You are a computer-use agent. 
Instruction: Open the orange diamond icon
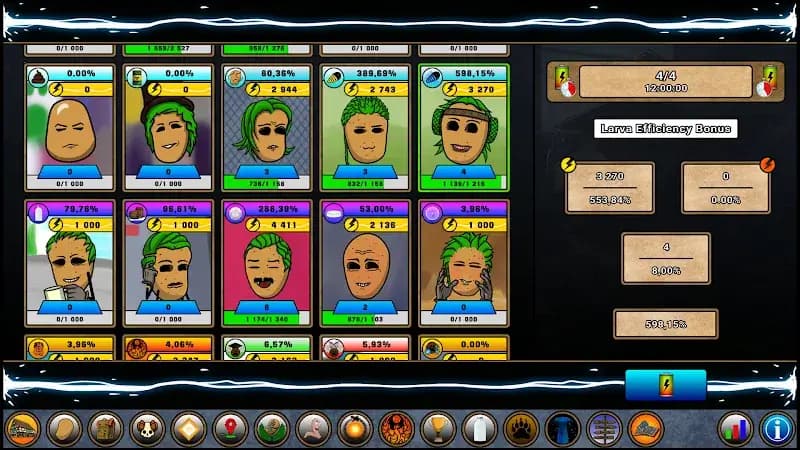click(x=189, y=428)
